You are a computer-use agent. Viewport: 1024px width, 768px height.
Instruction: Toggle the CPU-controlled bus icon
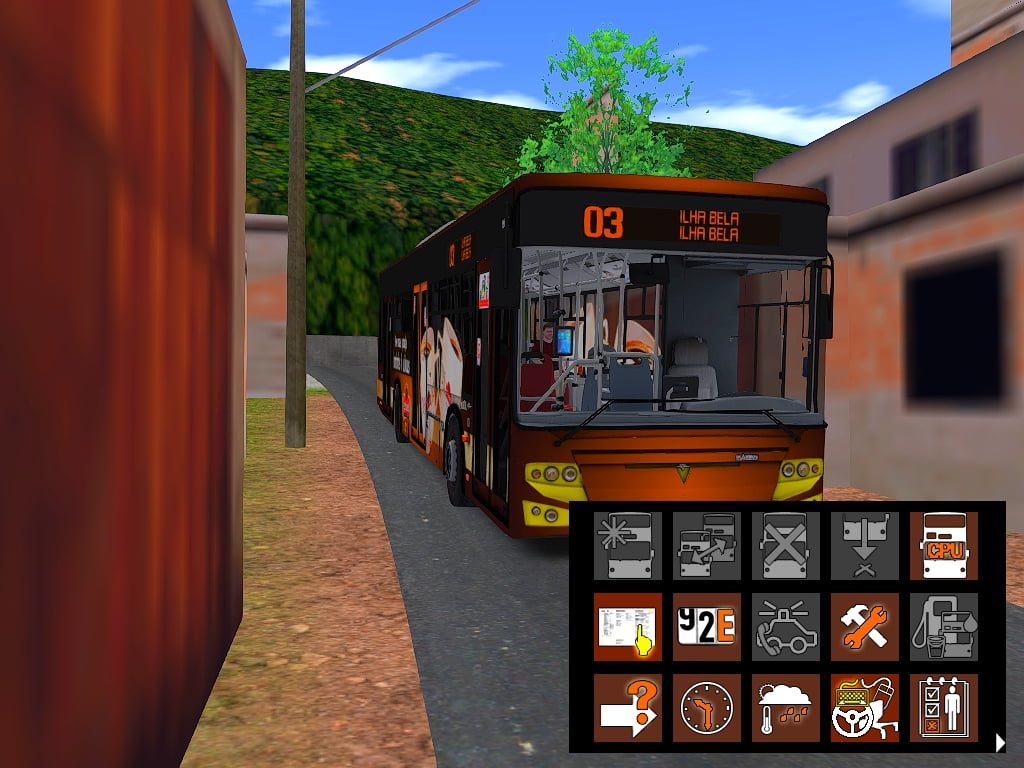[x=943, y=546]
